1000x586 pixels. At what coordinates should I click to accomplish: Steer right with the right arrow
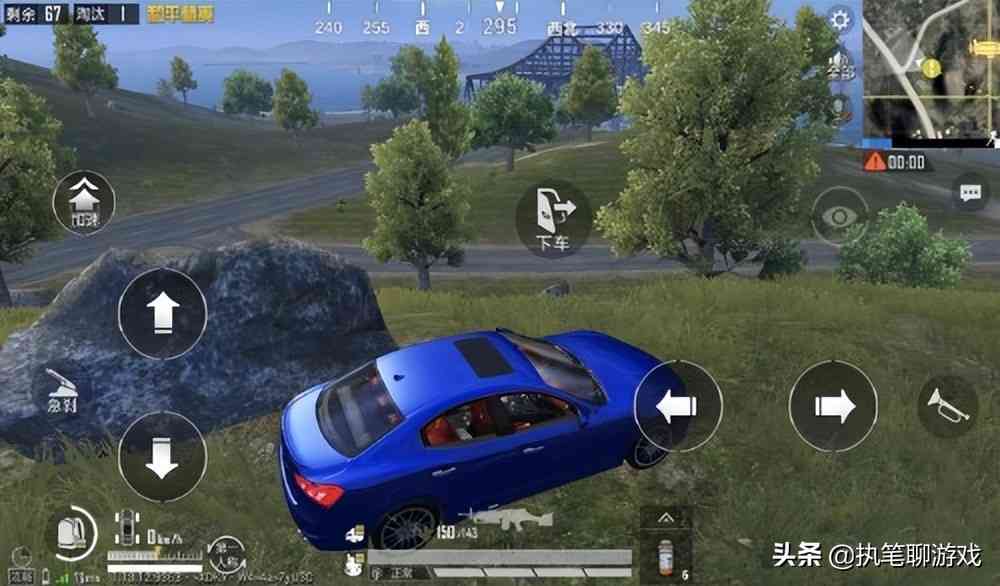833,405
